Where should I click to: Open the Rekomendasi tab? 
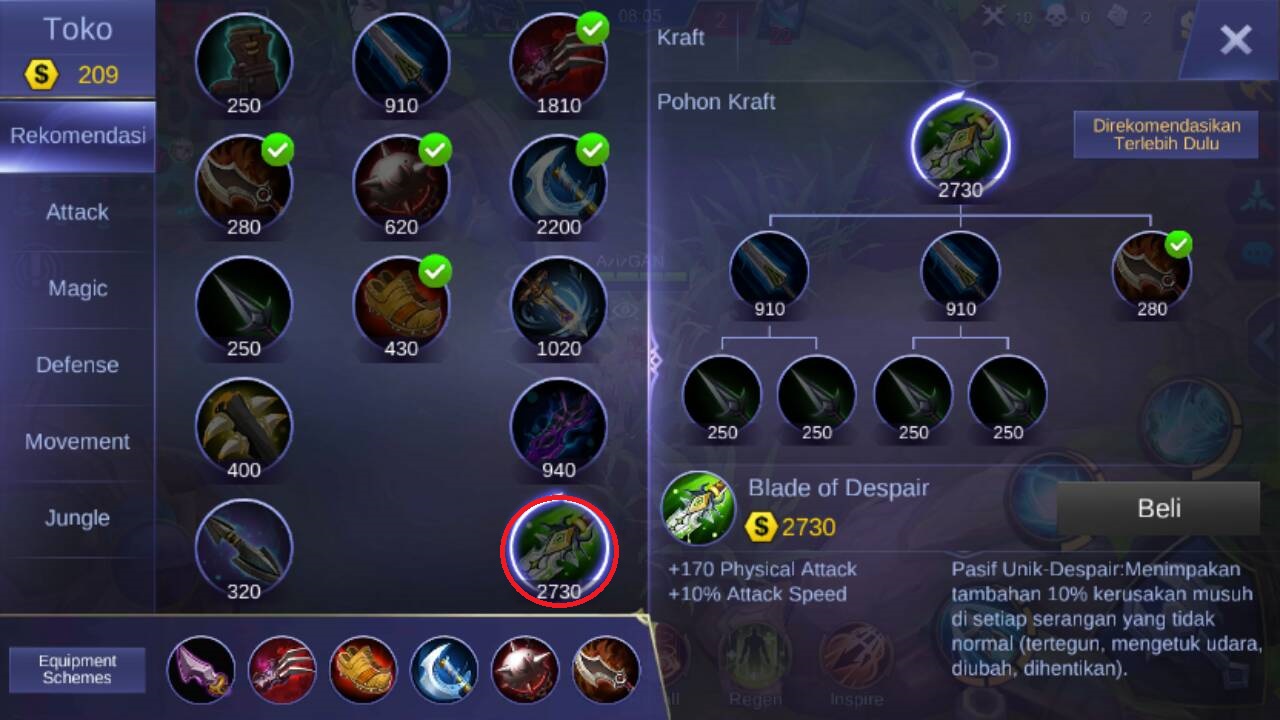click(77, 136)
